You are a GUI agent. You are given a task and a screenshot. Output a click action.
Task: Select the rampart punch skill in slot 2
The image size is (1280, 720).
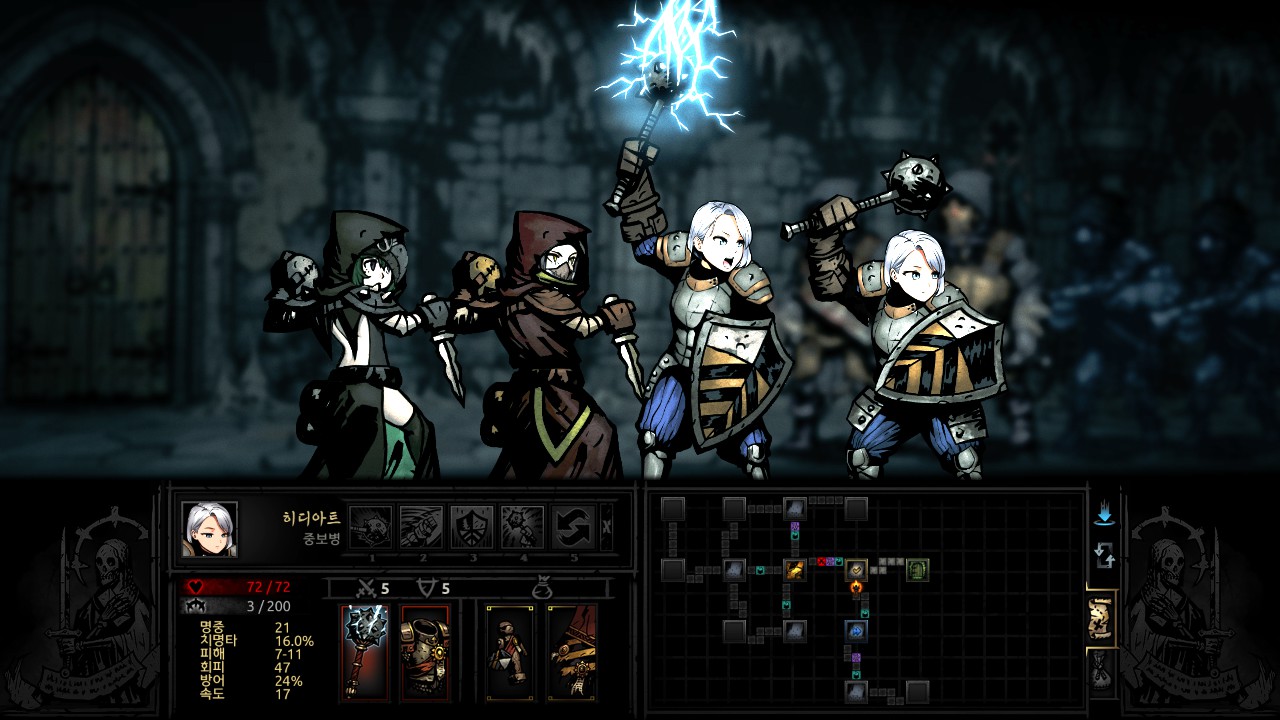[421, 527]
